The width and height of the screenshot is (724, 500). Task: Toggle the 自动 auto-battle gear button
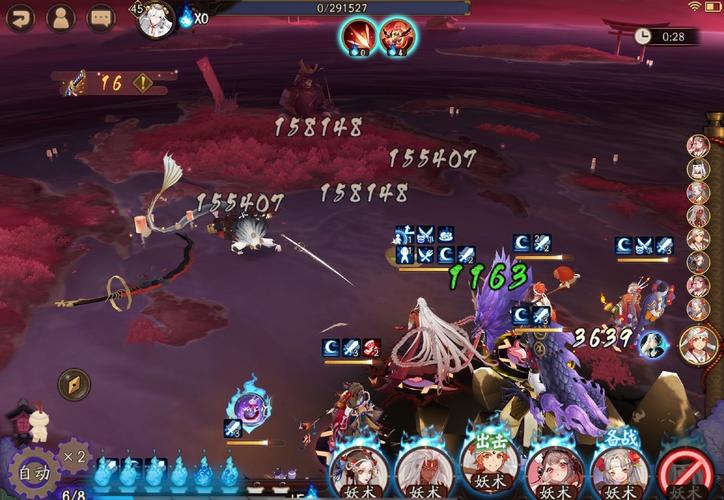pyautogui.click(x=30, y=472)
